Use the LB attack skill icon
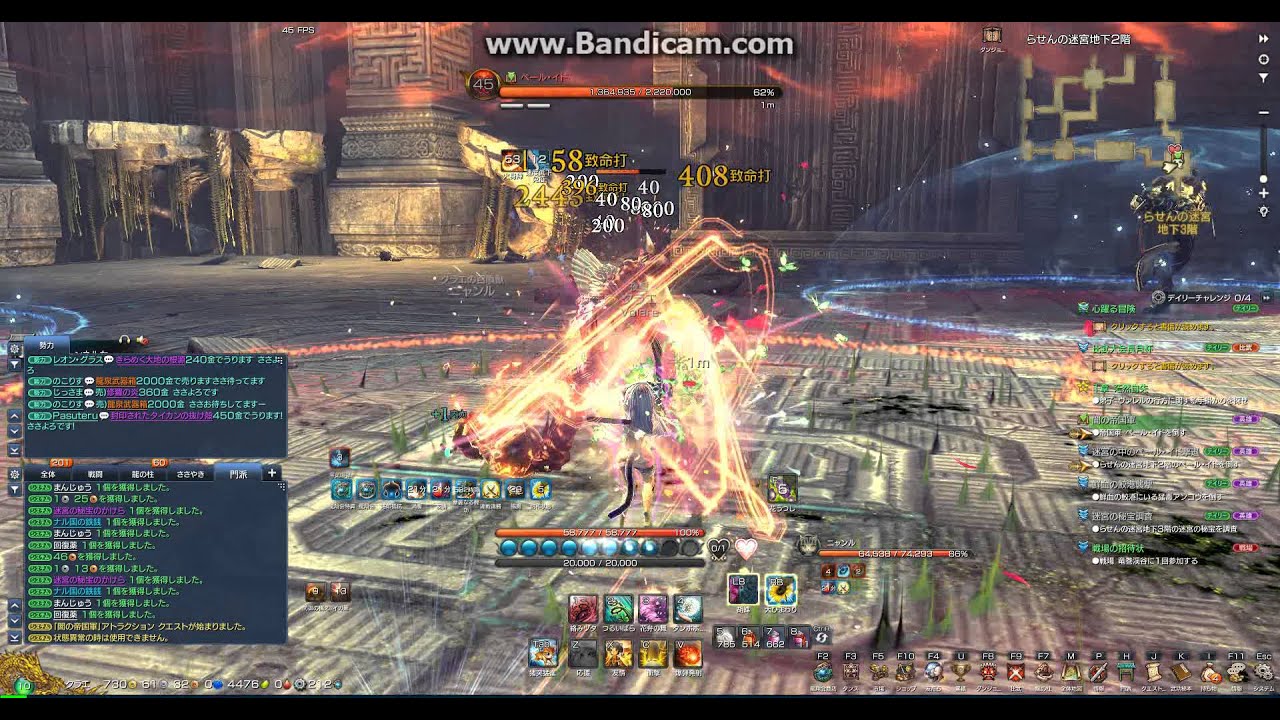This screenshot has width=1280, height=720. (x=743, y=590)
